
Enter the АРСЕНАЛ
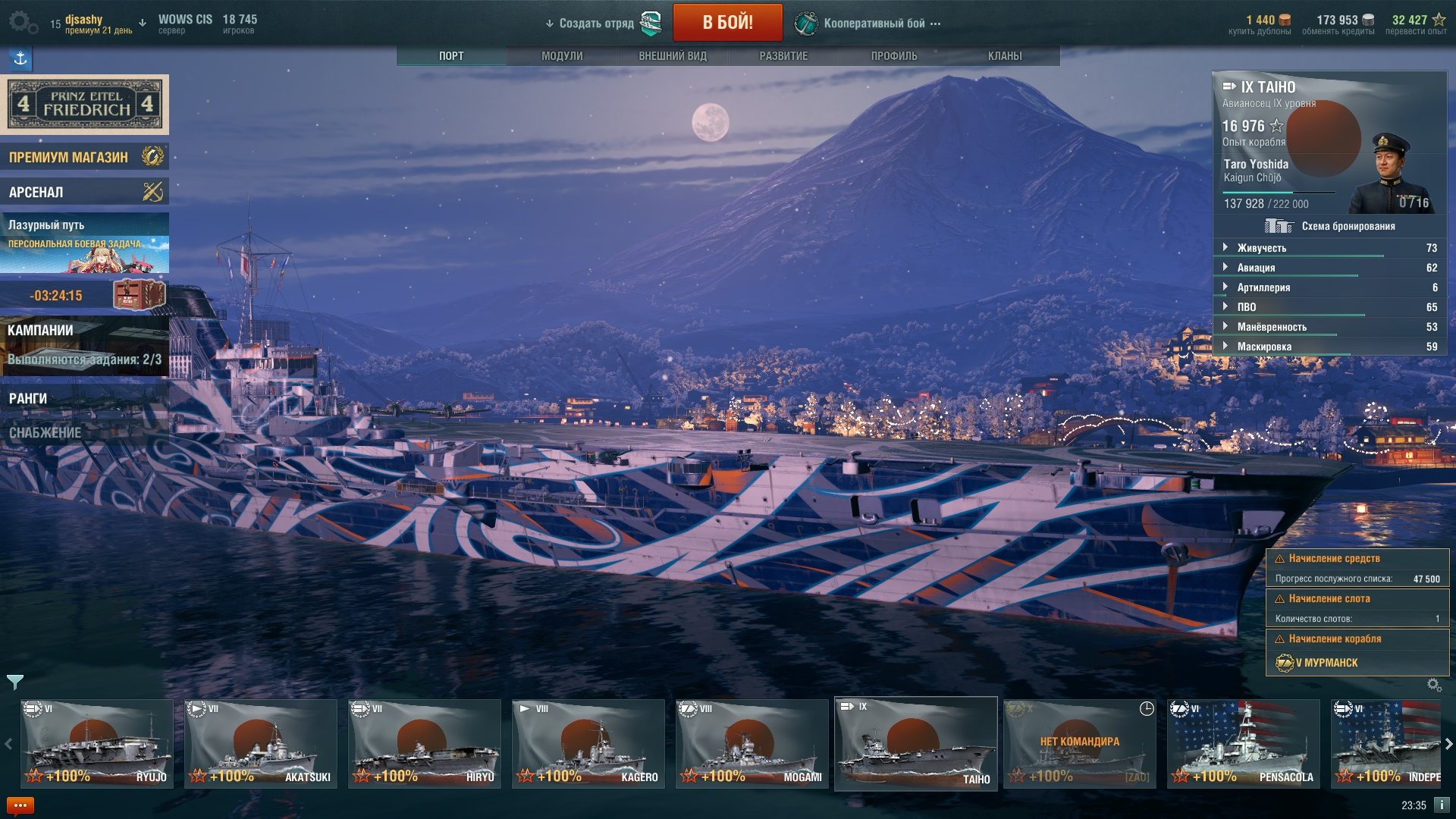pyautogui.click(x=84, y=192)
